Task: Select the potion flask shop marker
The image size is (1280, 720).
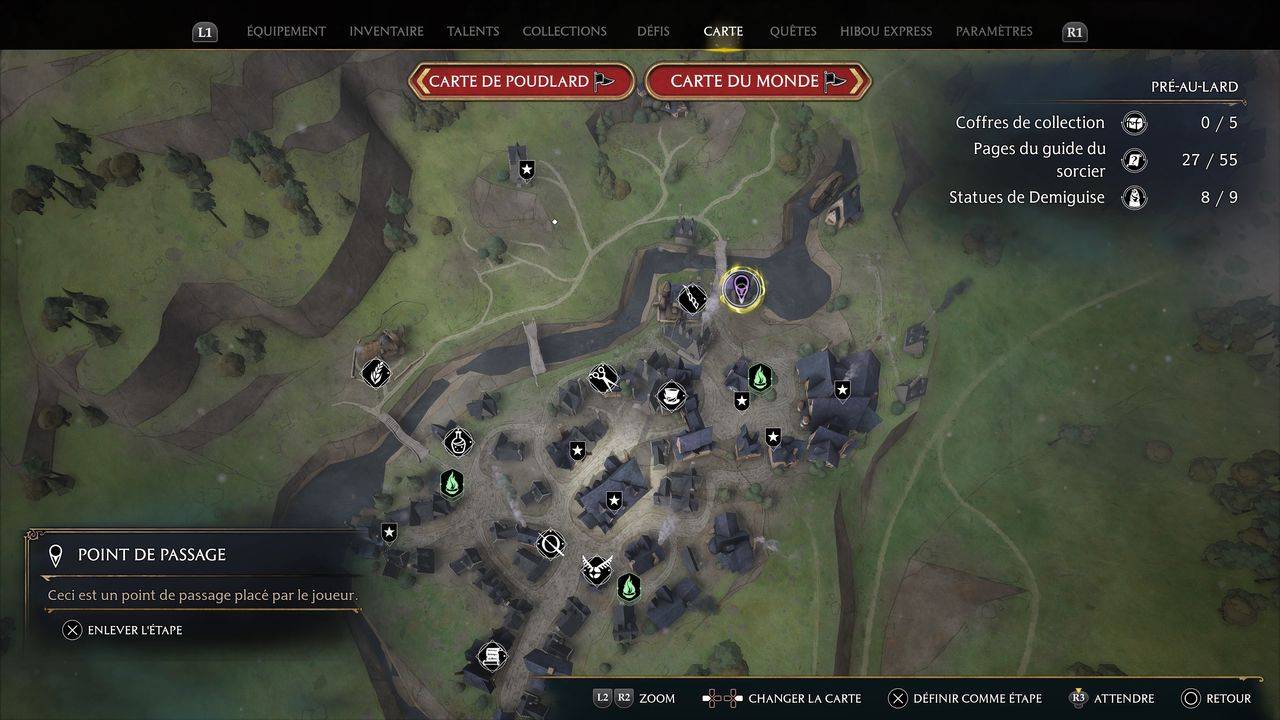Action: [458, 440]
